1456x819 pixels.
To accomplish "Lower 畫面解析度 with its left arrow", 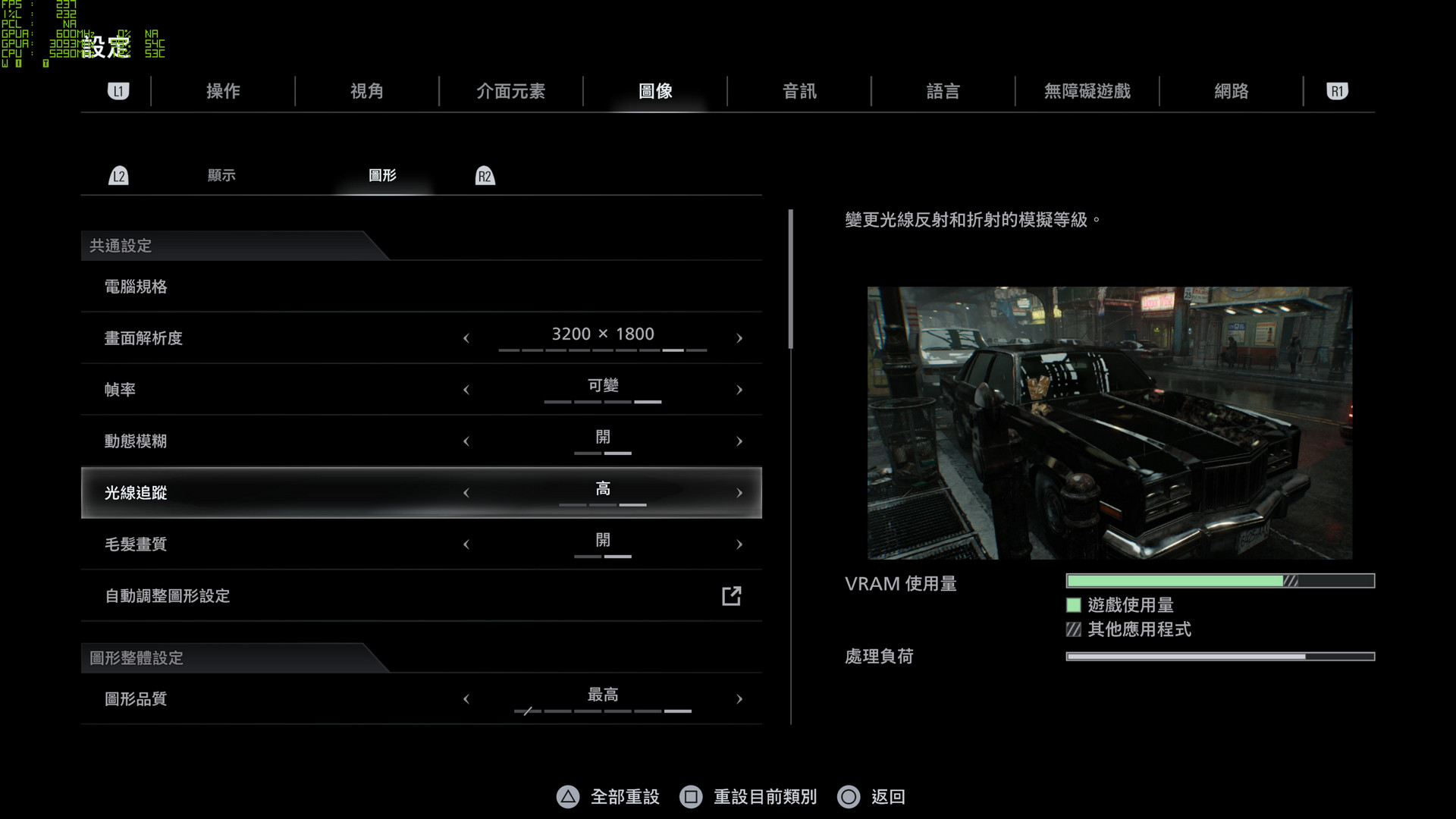I will (466, 338).
